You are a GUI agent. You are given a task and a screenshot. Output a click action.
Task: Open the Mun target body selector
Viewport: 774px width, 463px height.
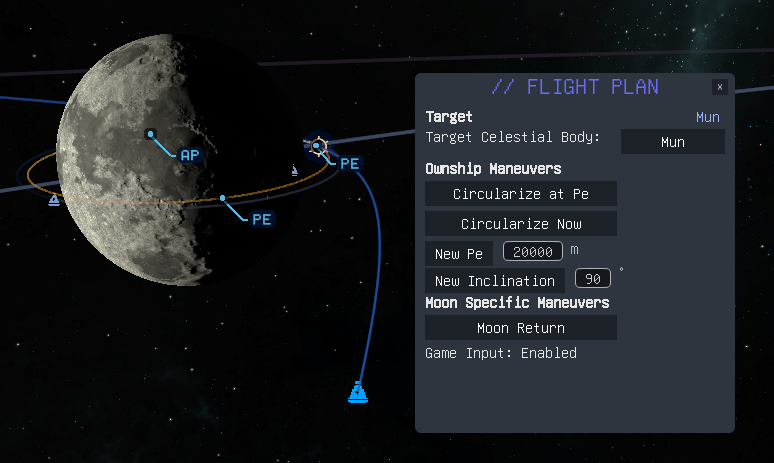tap(673, 142)
